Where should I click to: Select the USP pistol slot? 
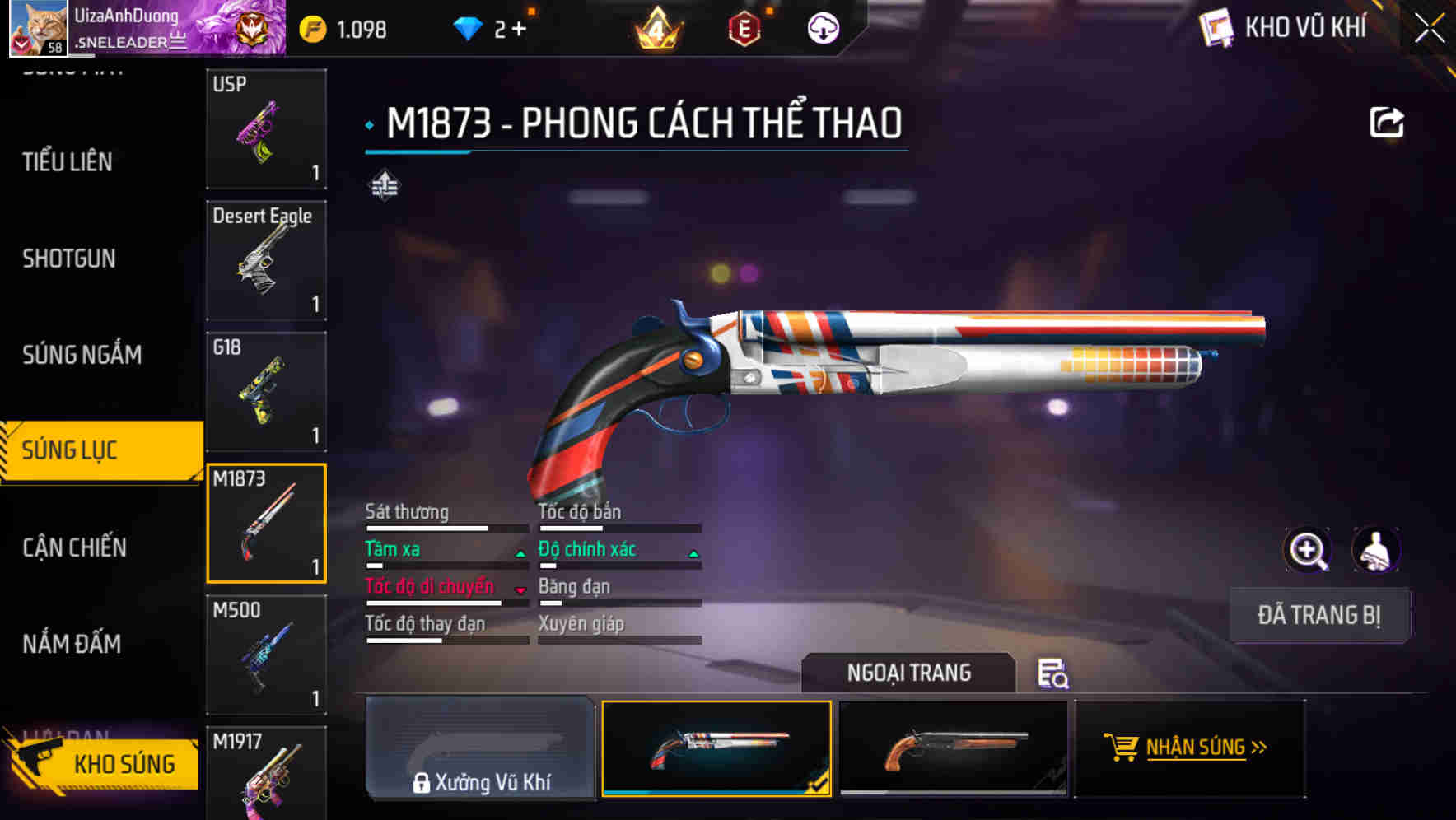pyautogui.click(x=266, y=129)
